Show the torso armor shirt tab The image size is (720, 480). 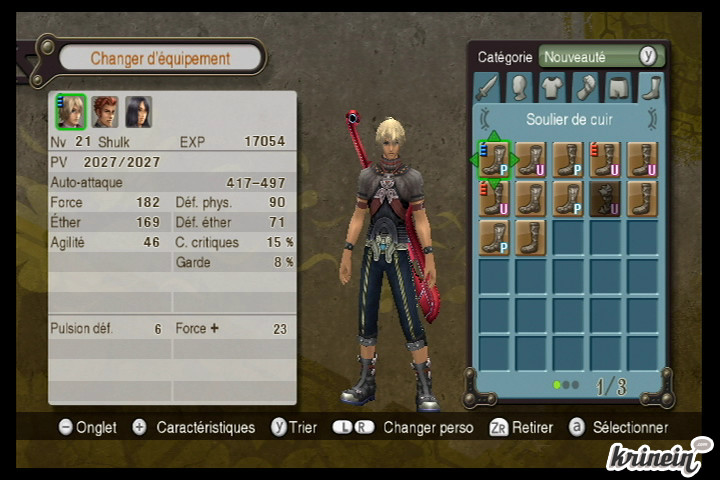(552, 88)
